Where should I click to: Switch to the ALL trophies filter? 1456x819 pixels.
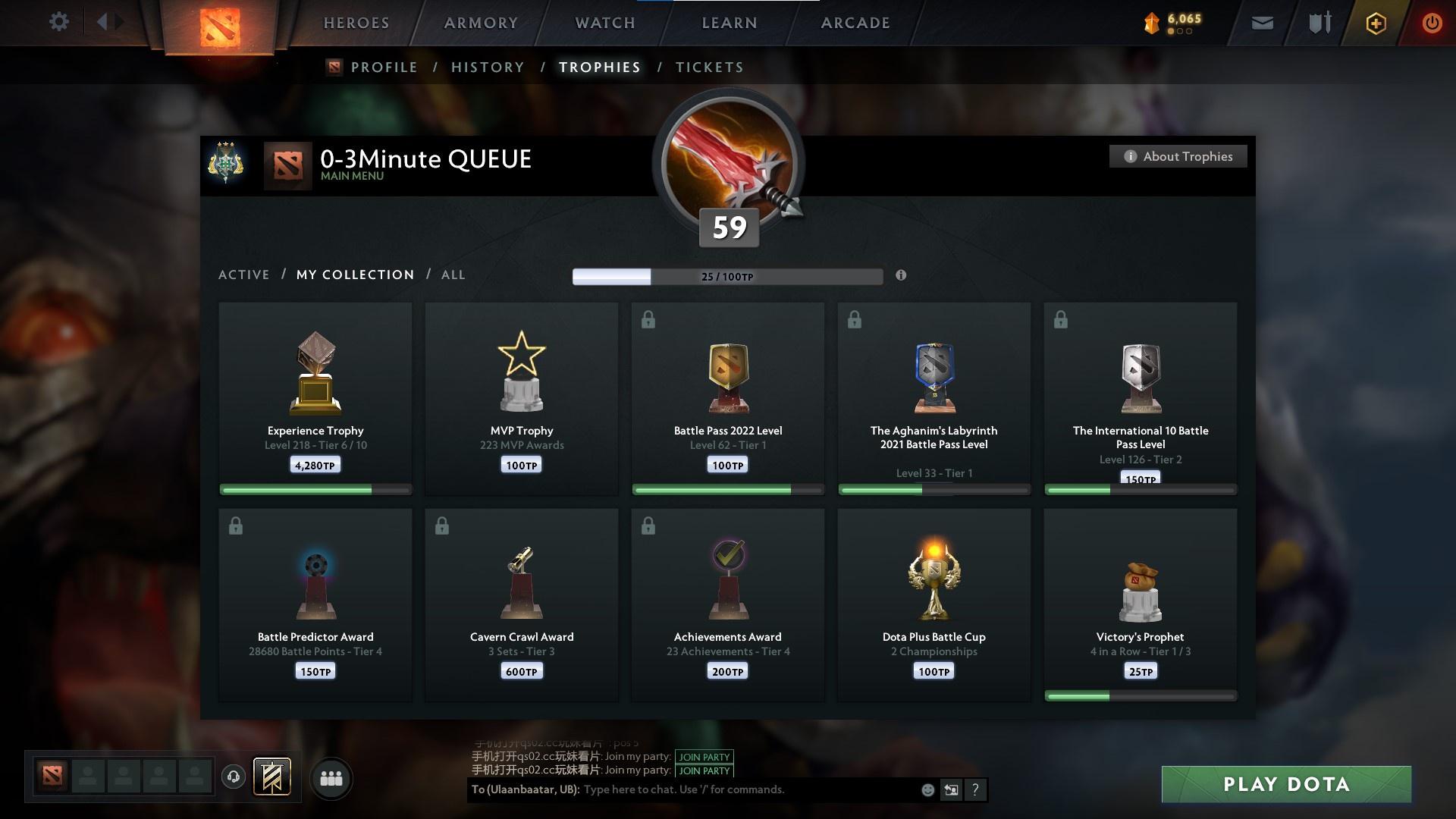click(453, 275)
